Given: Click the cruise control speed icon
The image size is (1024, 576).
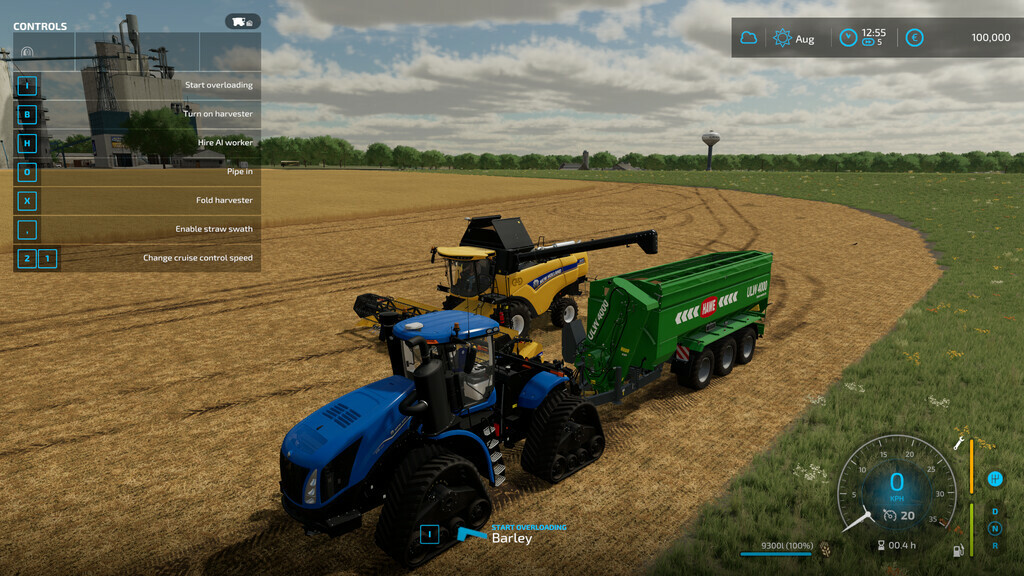Looking at the screenshot, I should click(890, 515).
